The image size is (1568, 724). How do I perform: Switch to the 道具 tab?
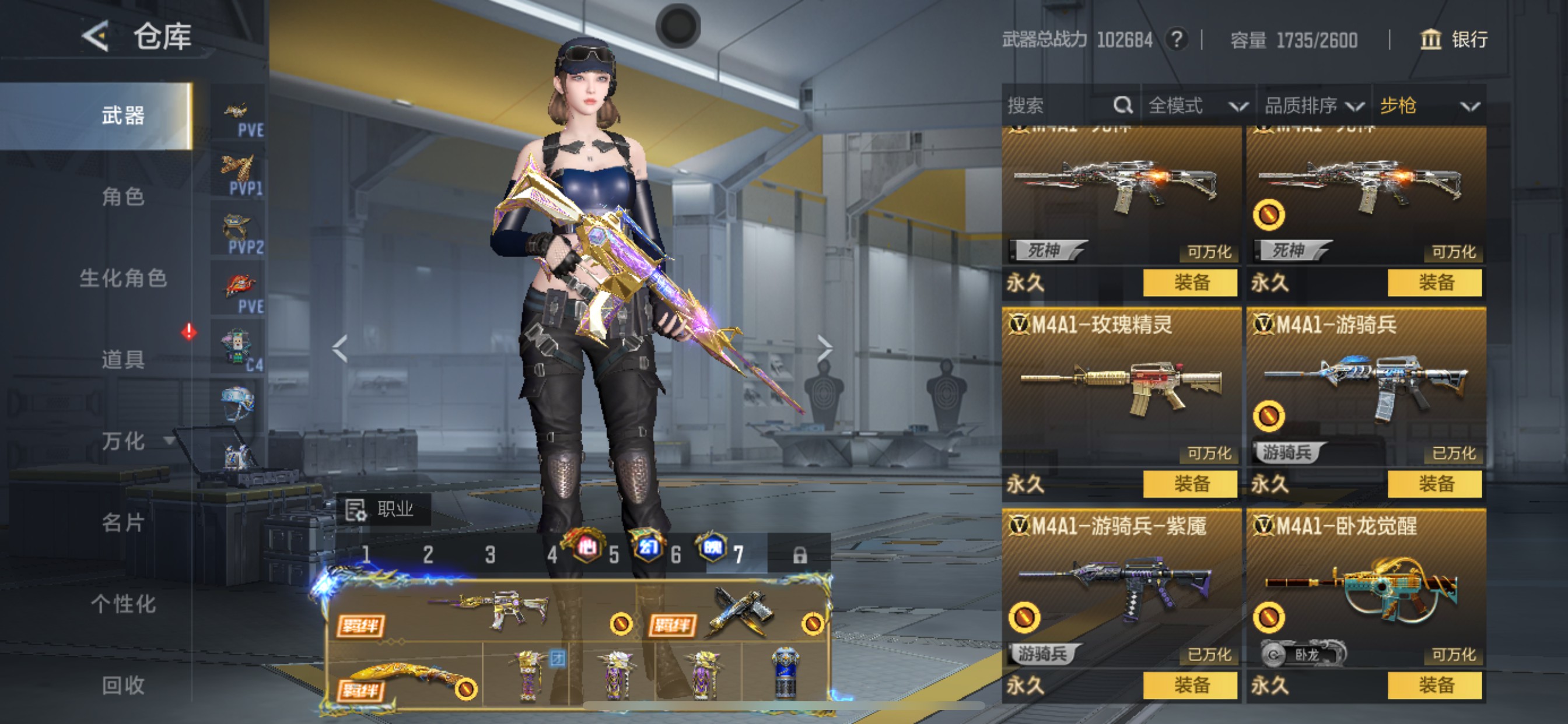coord(123,360)
